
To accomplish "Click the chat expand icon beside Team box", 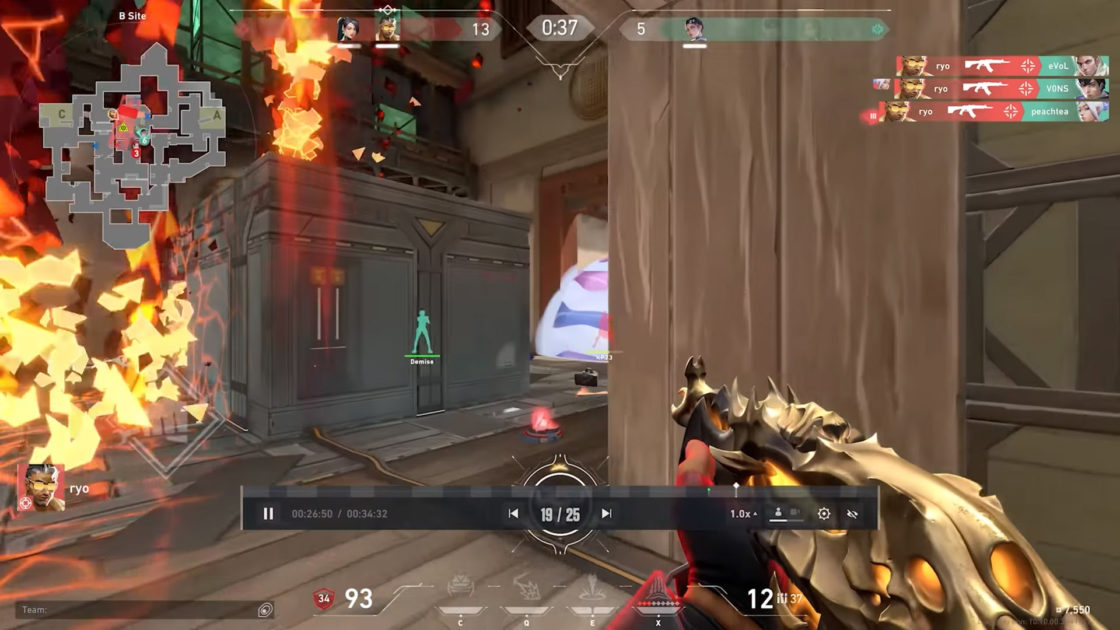I will pos(265,609).
